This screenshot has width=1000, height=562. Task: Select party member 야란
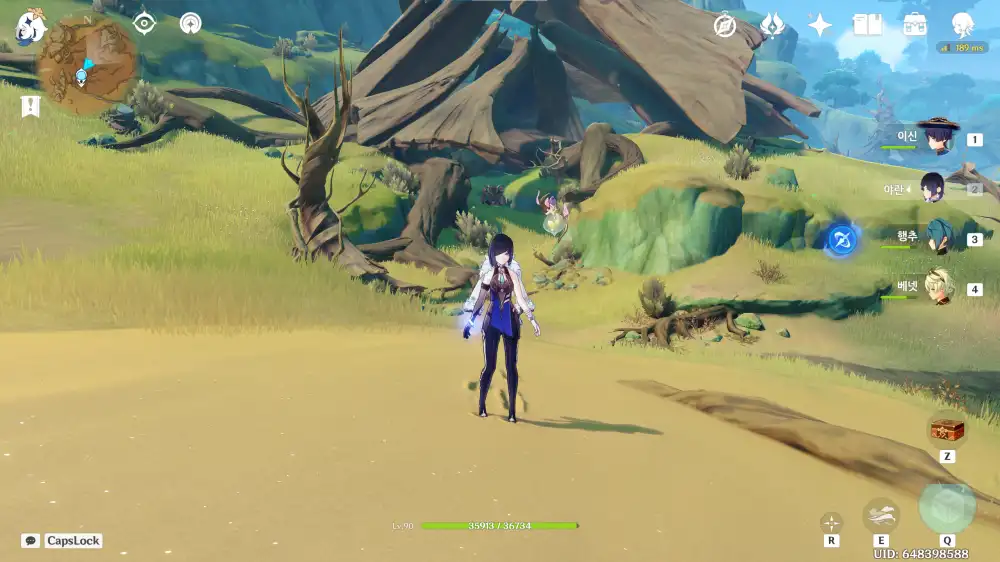(x=933, y=187)
